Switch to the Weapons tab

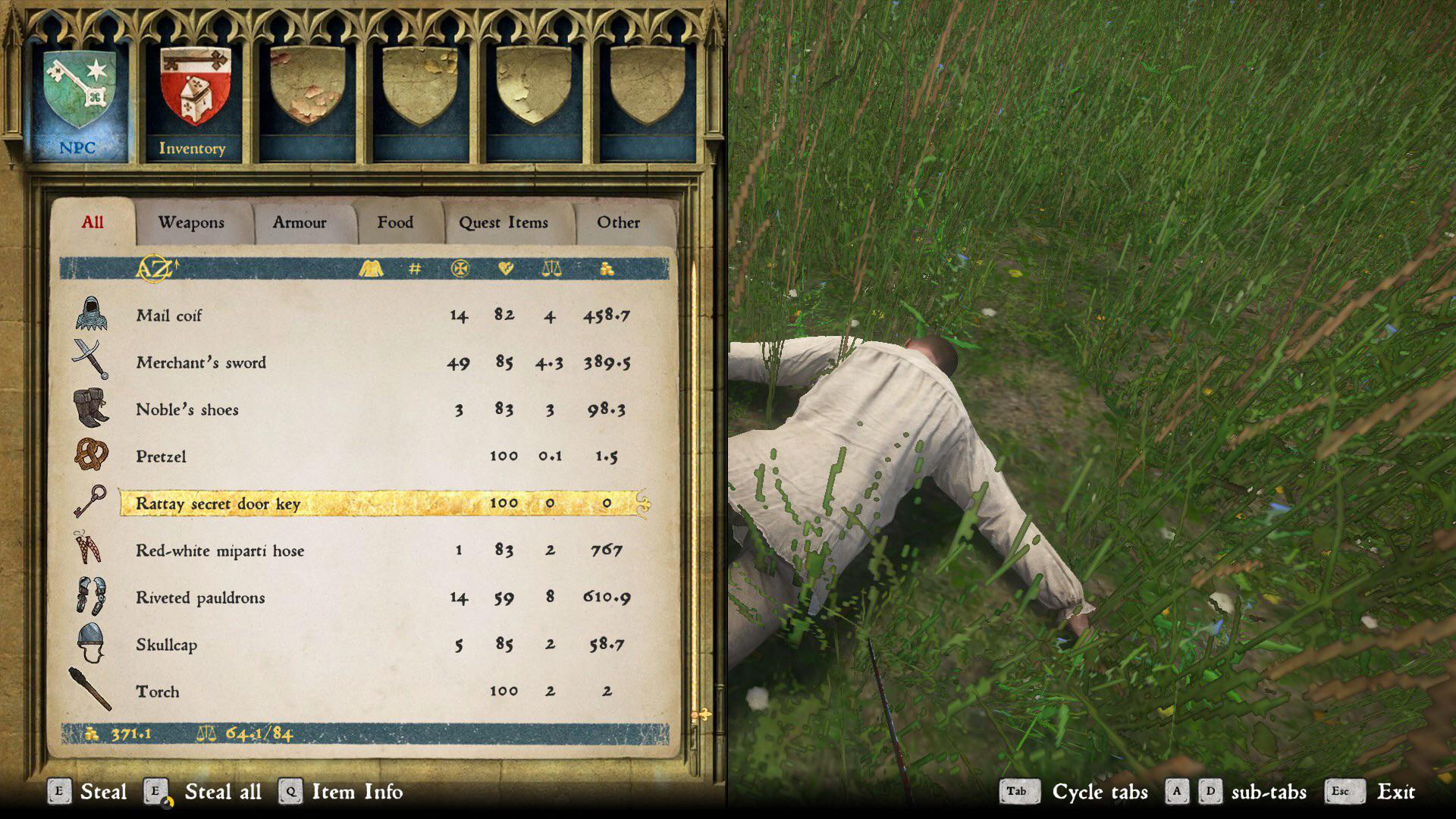click(191, 222)
